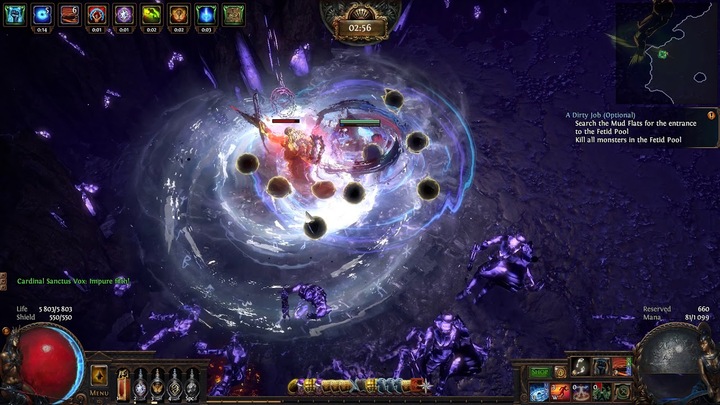Click the gold coin icon beside Shop
This screenshot has height=405, width=720.
tap(560, 372)
